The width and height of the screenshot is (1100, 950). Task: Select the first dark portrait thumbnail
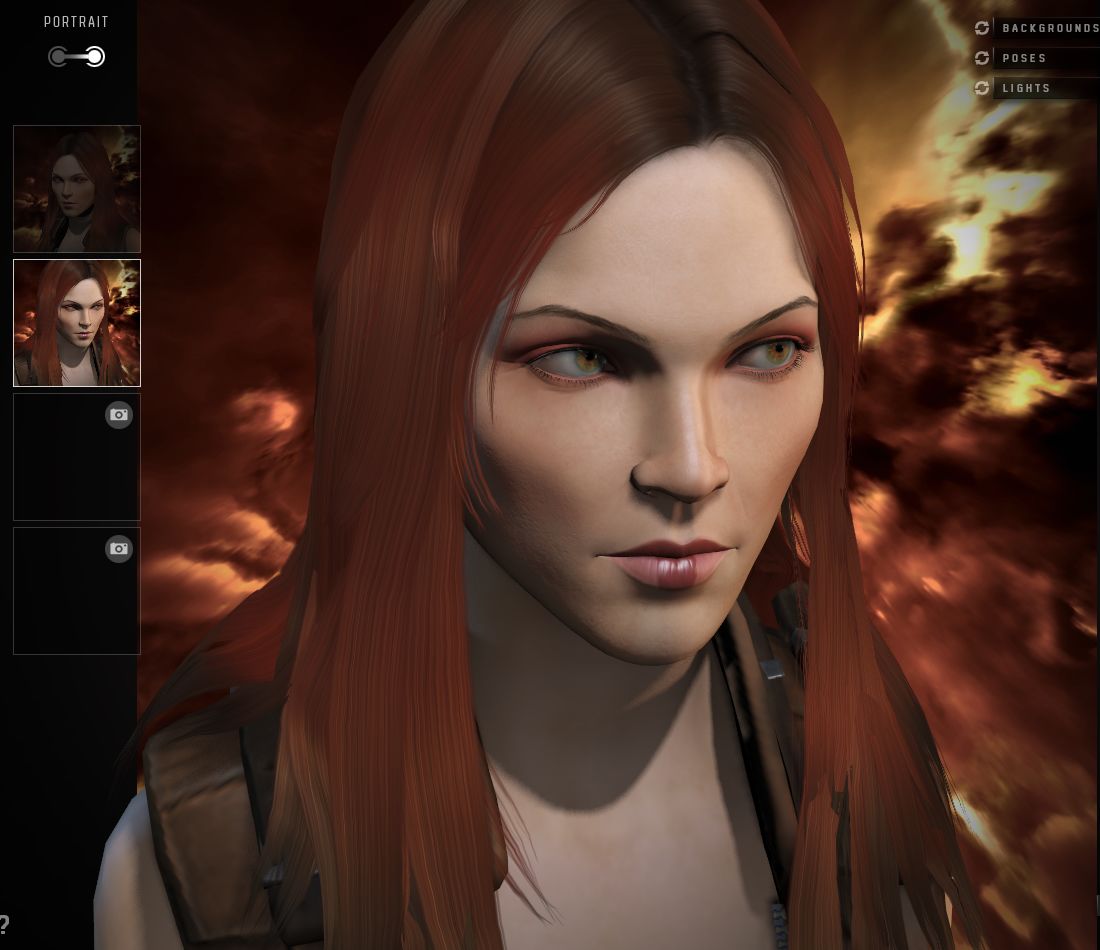[x=77, y=189]
